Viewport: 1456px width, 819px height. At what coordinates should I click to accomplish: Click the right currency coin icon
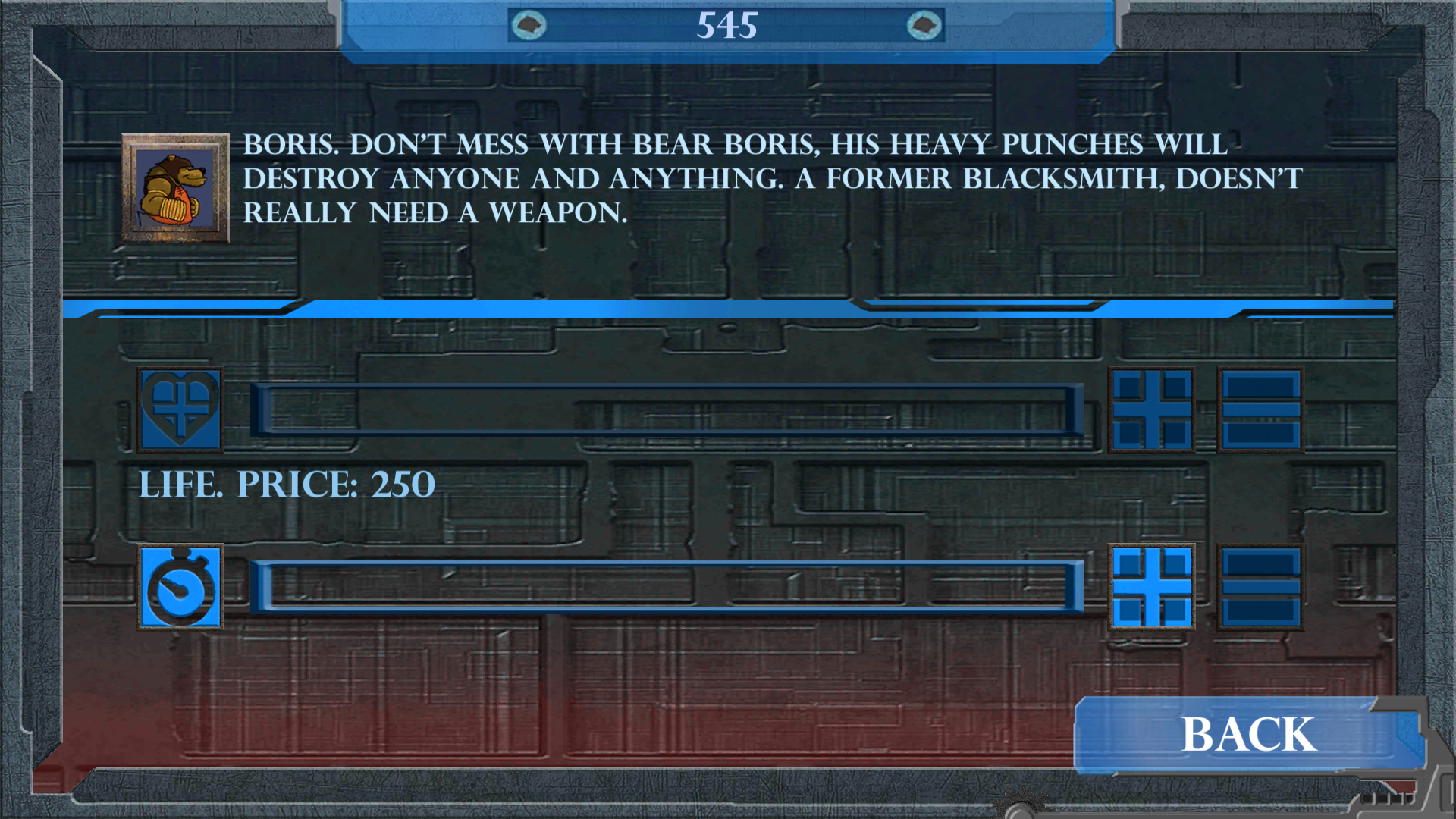coord(925,25)
